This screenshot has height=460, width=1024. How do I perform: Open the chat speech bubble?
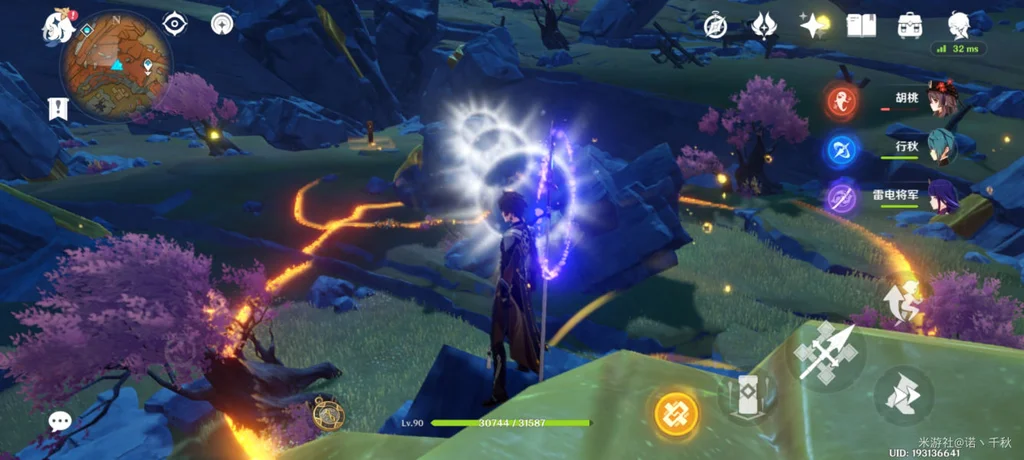point(60,421)
